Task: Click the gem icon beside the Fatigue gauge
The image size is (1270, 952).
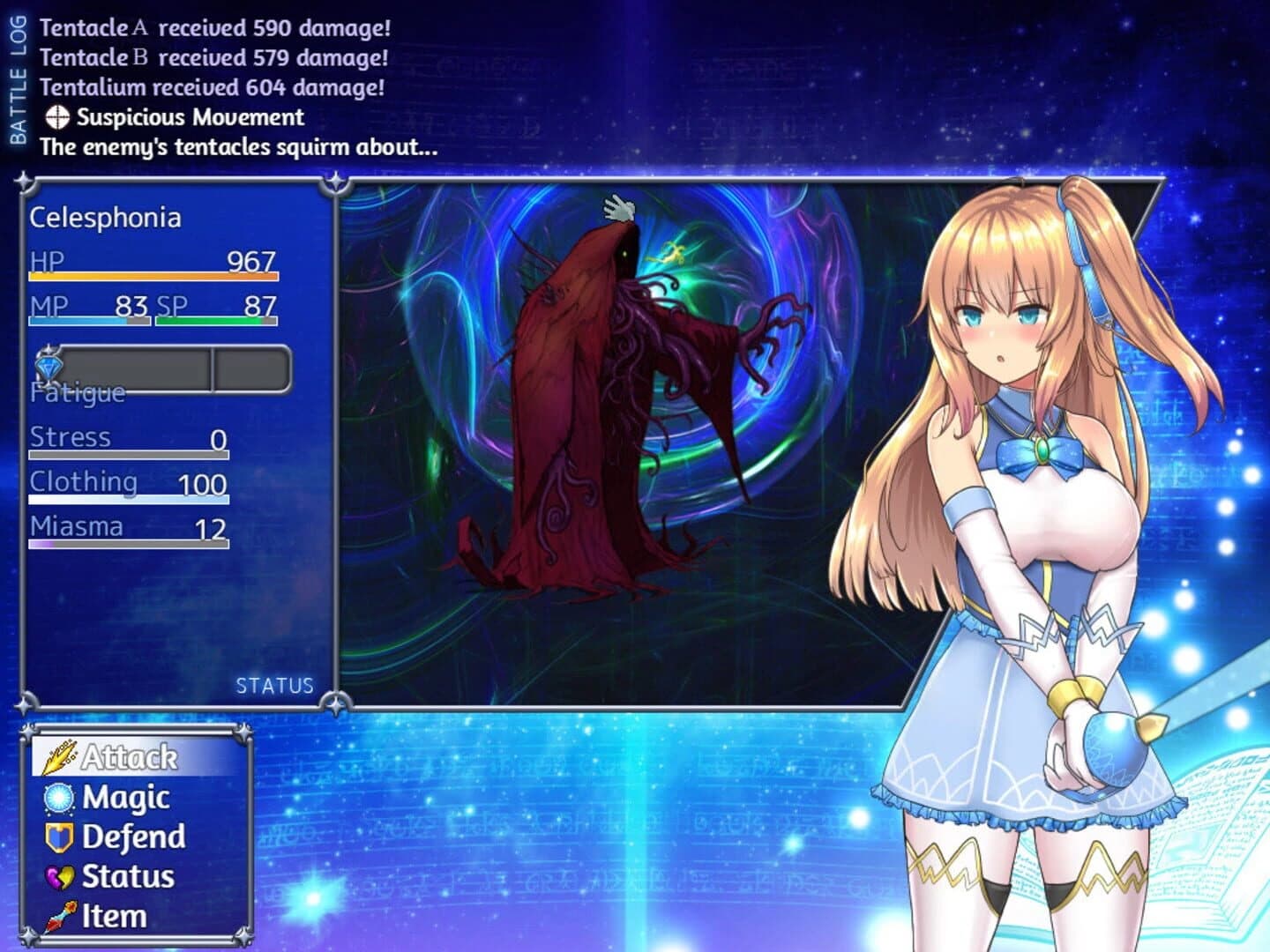Action: (50, 366)
